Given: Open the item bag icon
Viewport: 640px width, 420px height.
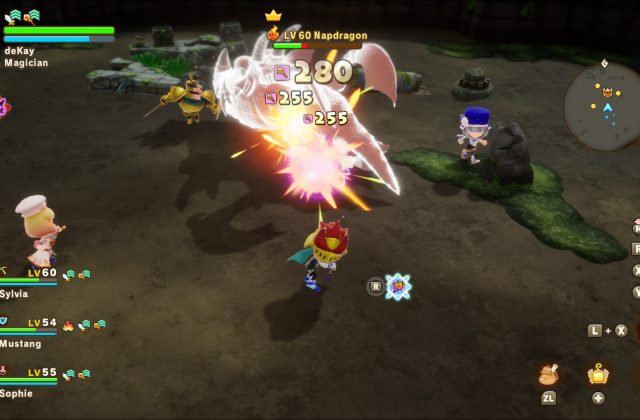Looking at the screenshot, I should point(548,374).
